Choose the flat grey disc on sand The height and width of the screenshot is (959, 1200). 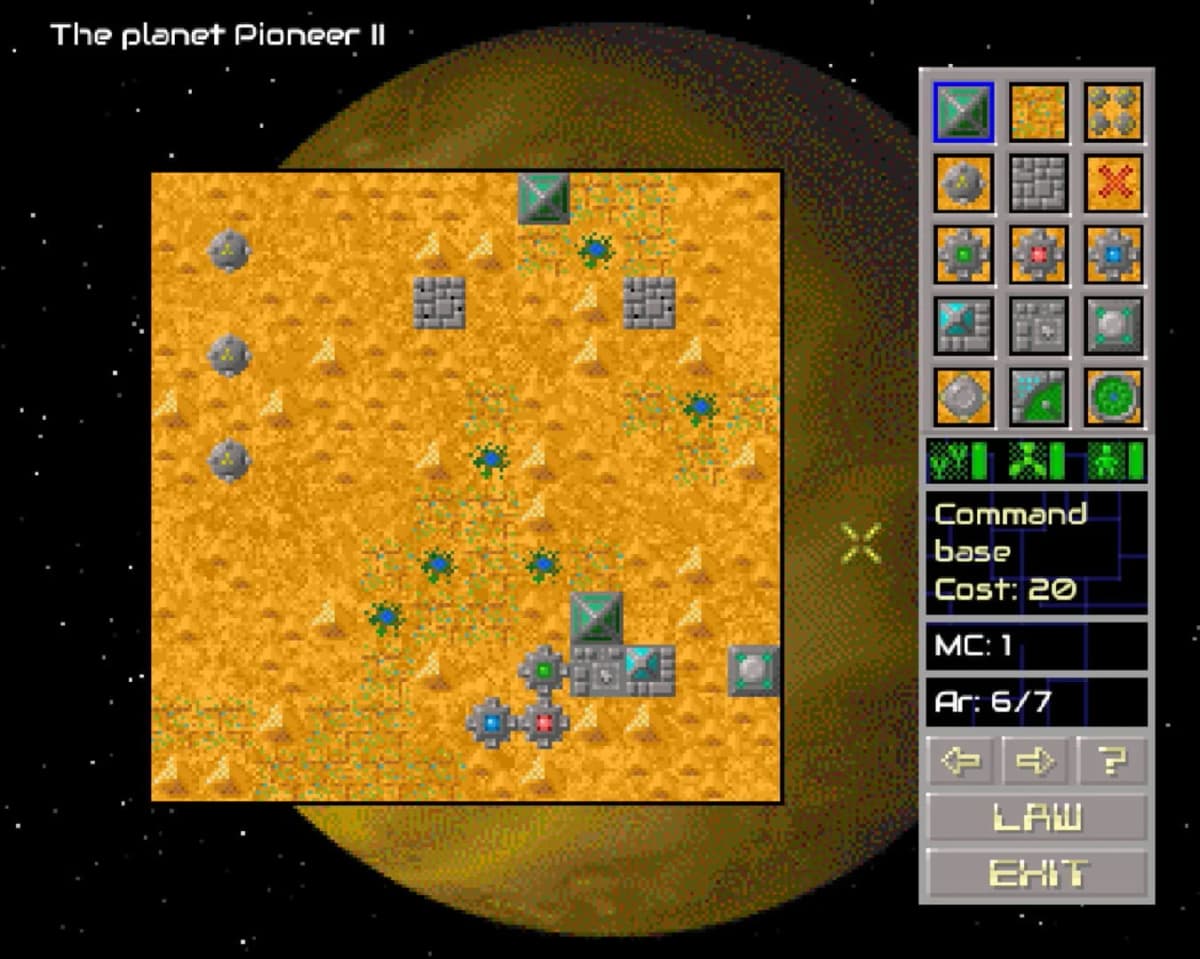coord(963,396)
